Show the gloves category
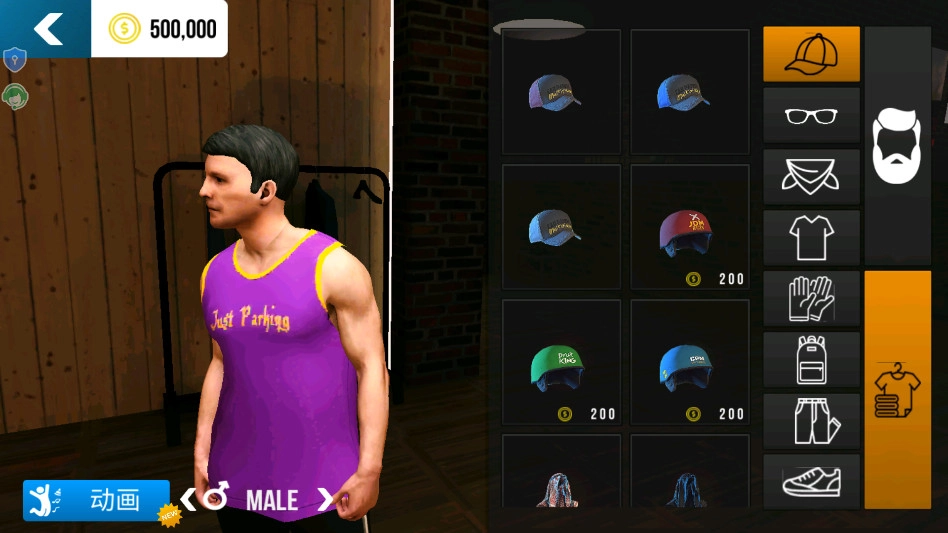This screenshot has height=533, width=948. [811, 298]
